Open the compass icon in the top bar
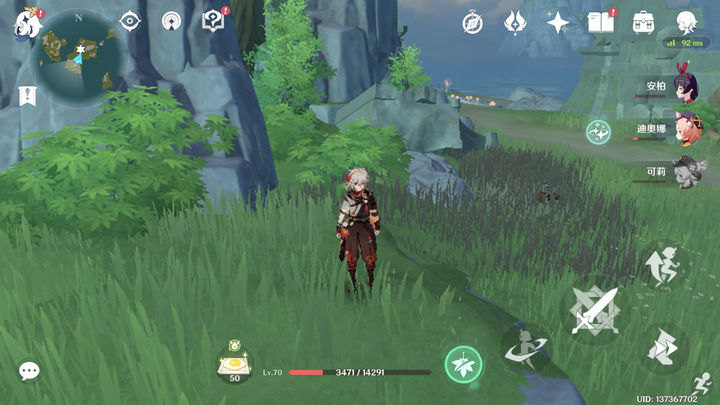 472,22
